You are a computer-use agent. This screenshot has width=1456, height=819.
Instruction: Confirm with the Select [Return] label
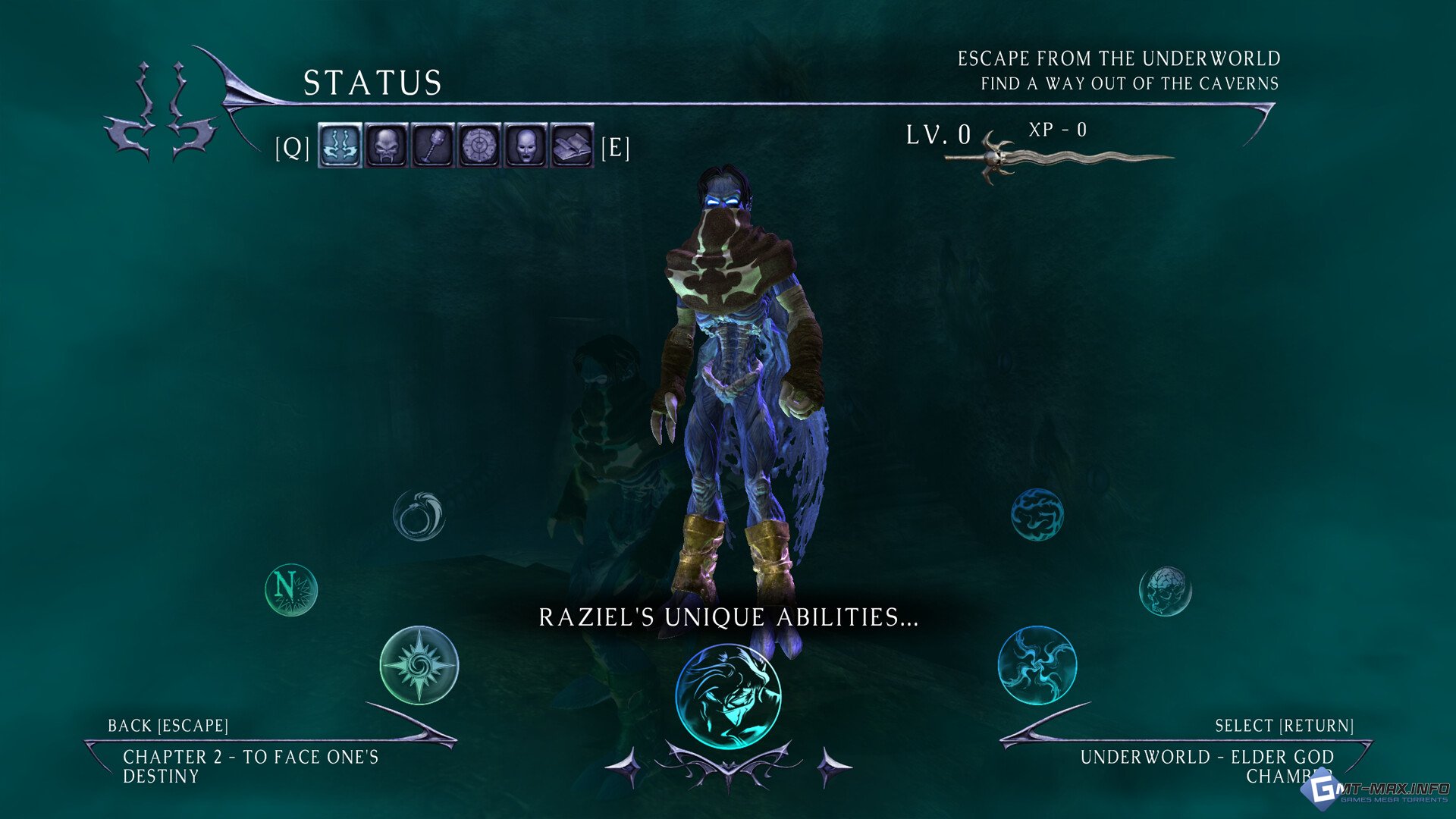1284,726
